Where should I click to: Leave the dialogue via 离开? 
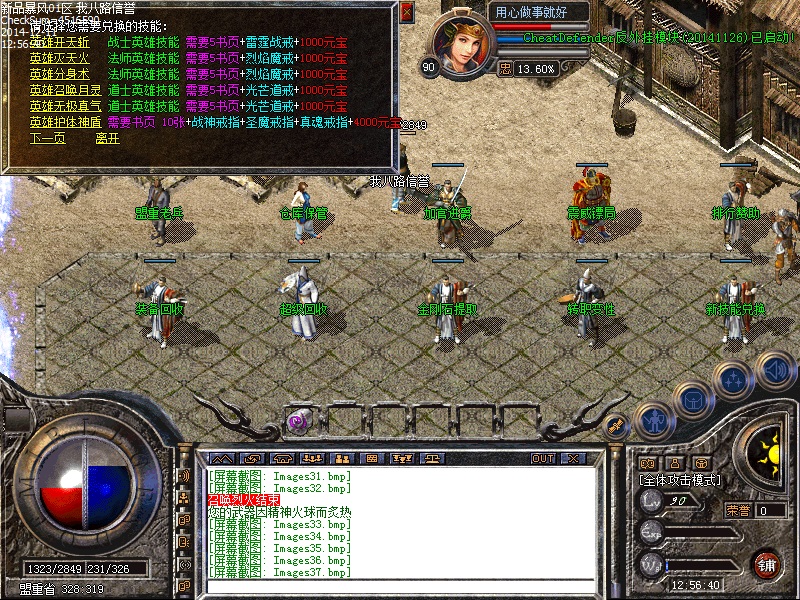coord(107,138)
